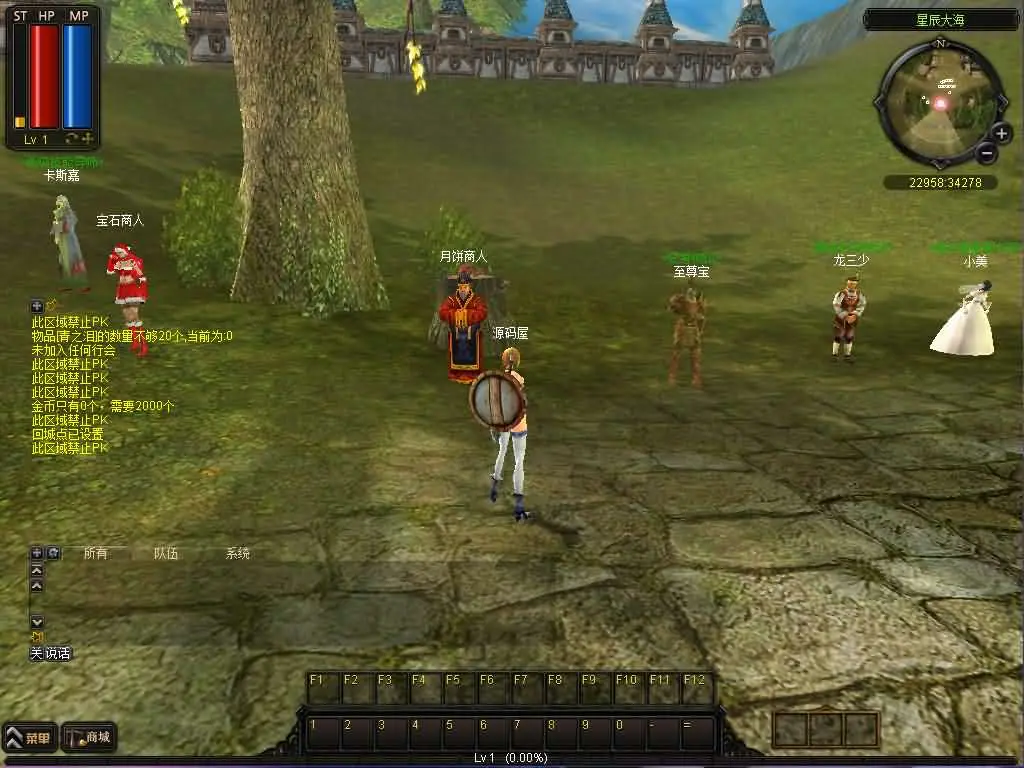Zoom in the minimap with plus button
The height and width of the screenshot is (768, 1024).
pos(1001,133)
